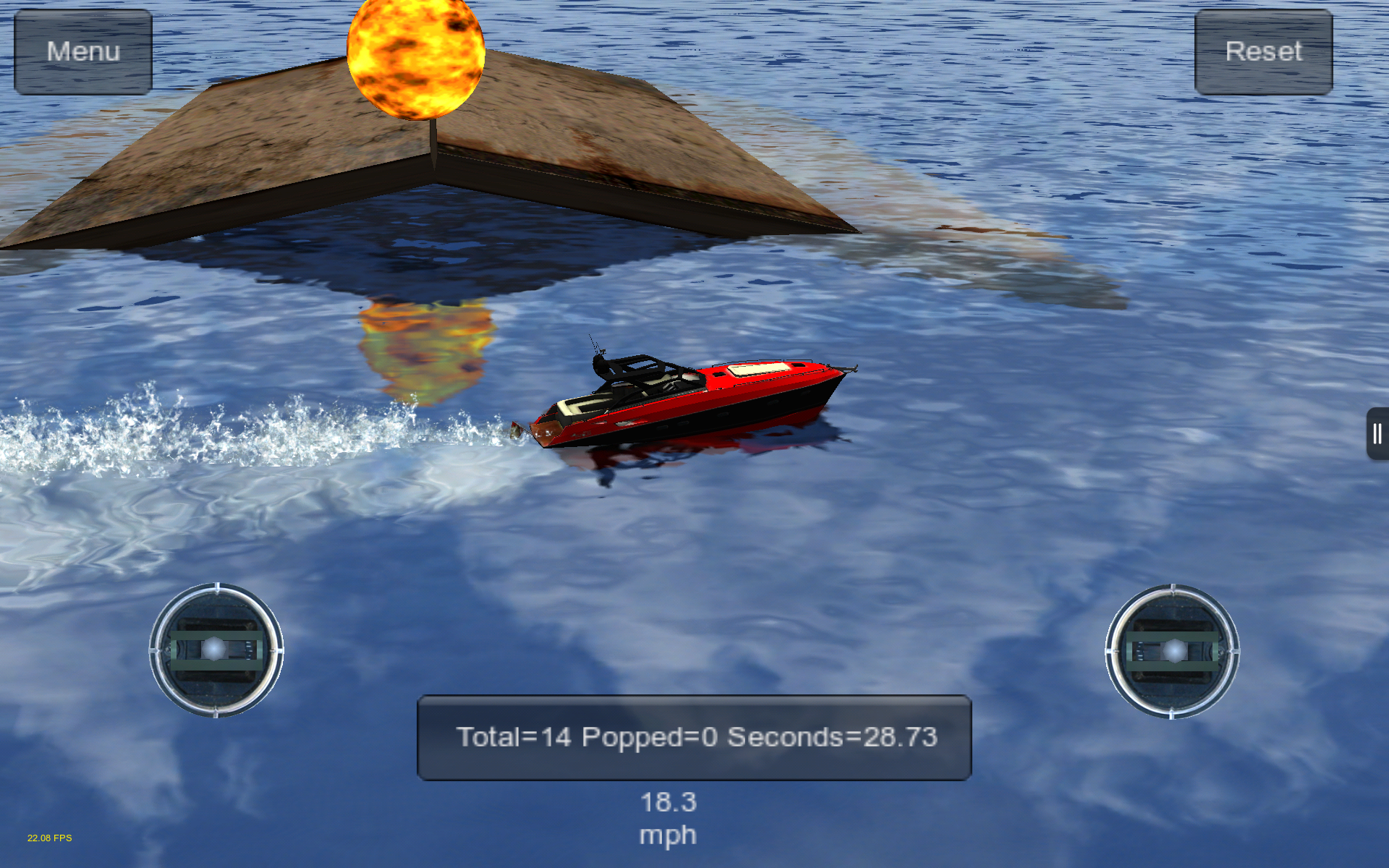
Task: Open the game options via Menu
Action: coord(82,51)
